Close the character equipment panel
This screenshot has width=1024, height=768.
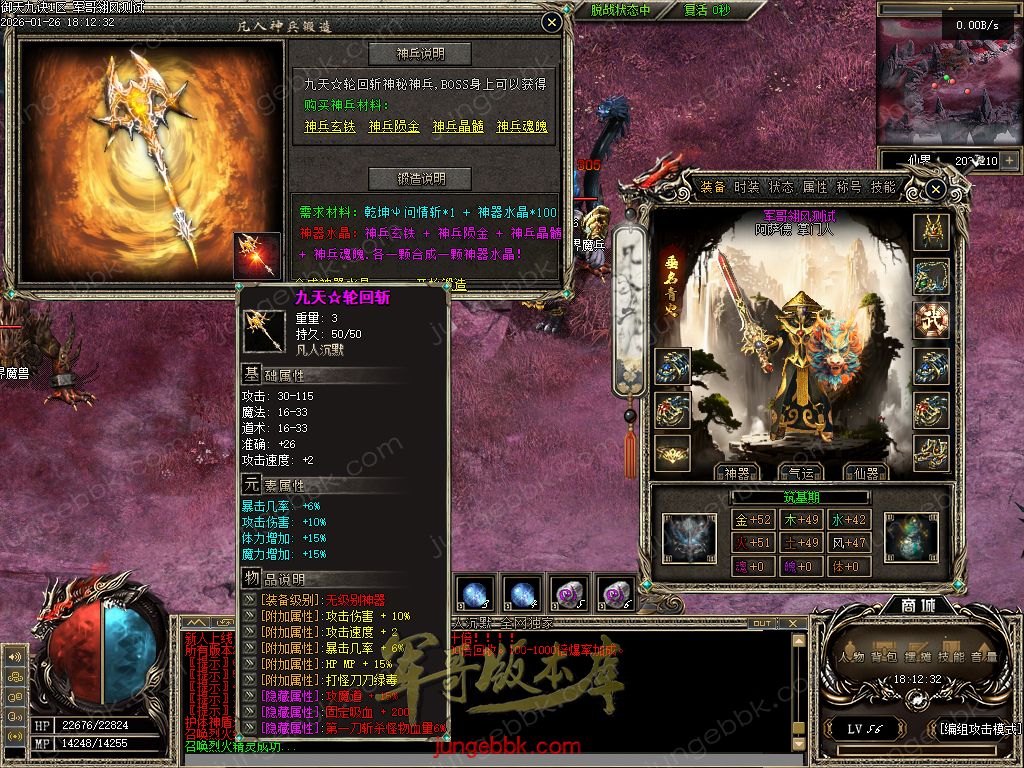935,188
